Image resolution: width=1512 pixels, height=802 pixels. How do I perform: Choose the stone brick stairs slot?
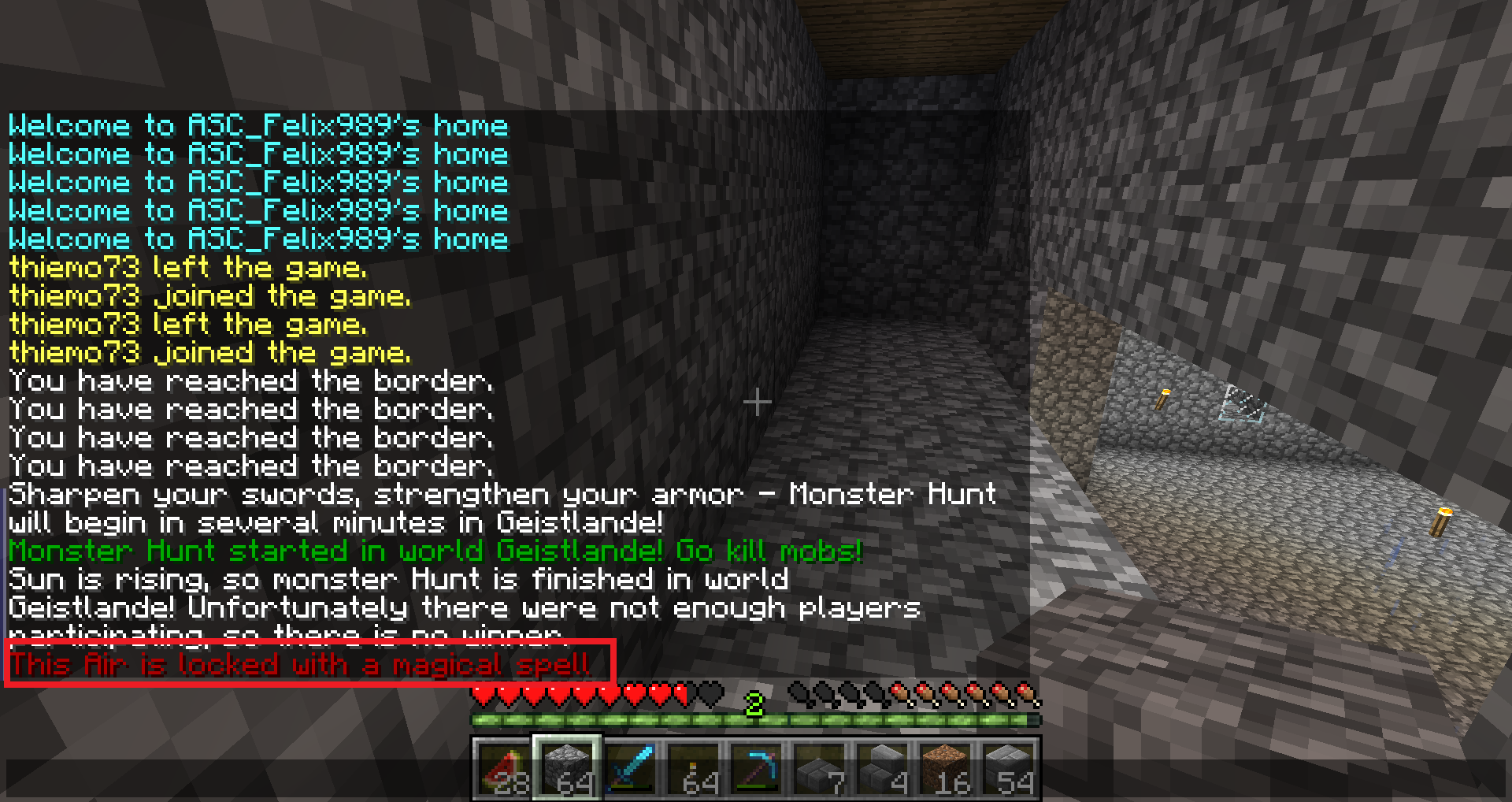tap(882, 768)
